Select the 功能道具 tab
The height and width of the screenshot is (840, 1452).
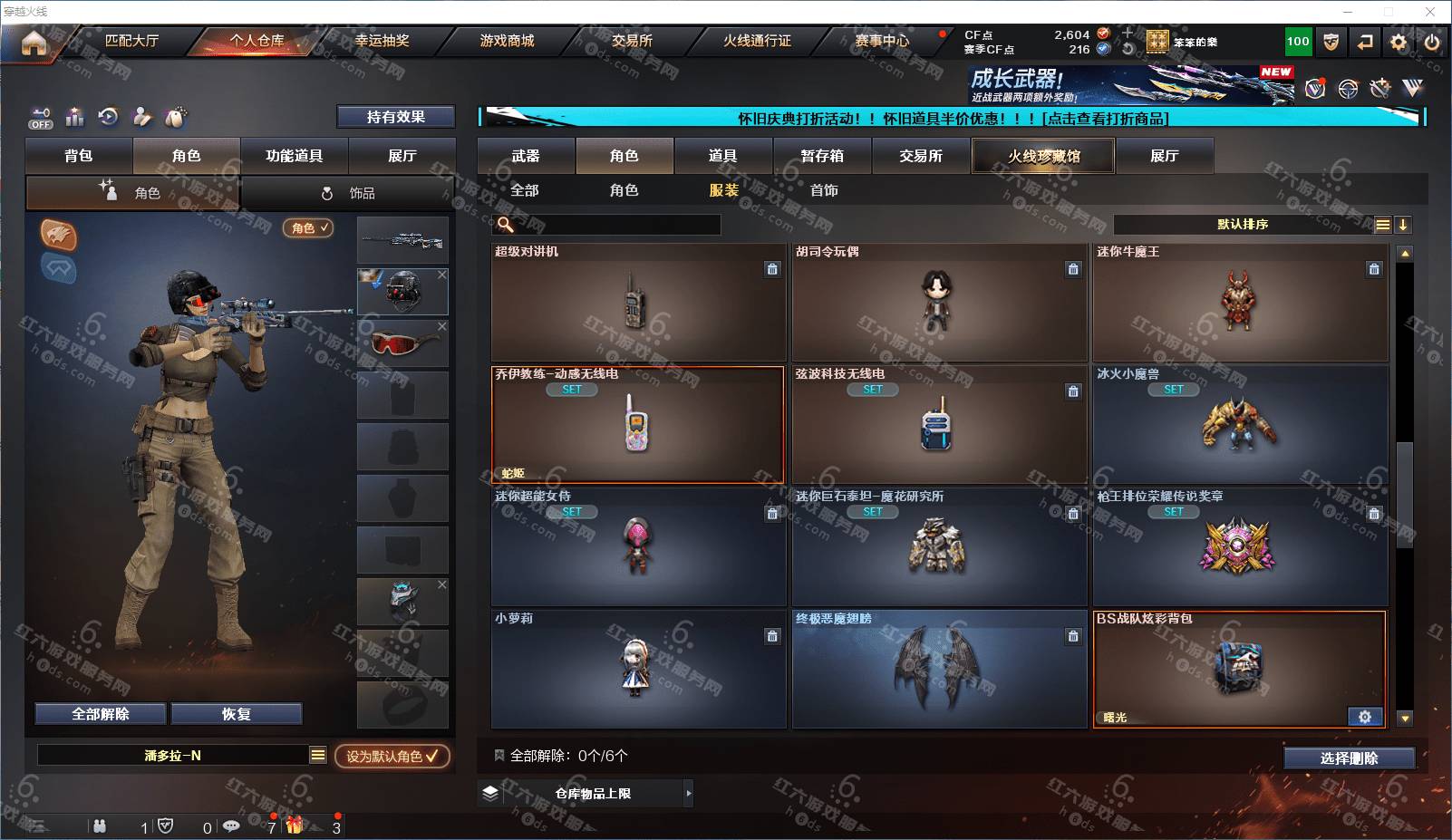tap(294, 156)
